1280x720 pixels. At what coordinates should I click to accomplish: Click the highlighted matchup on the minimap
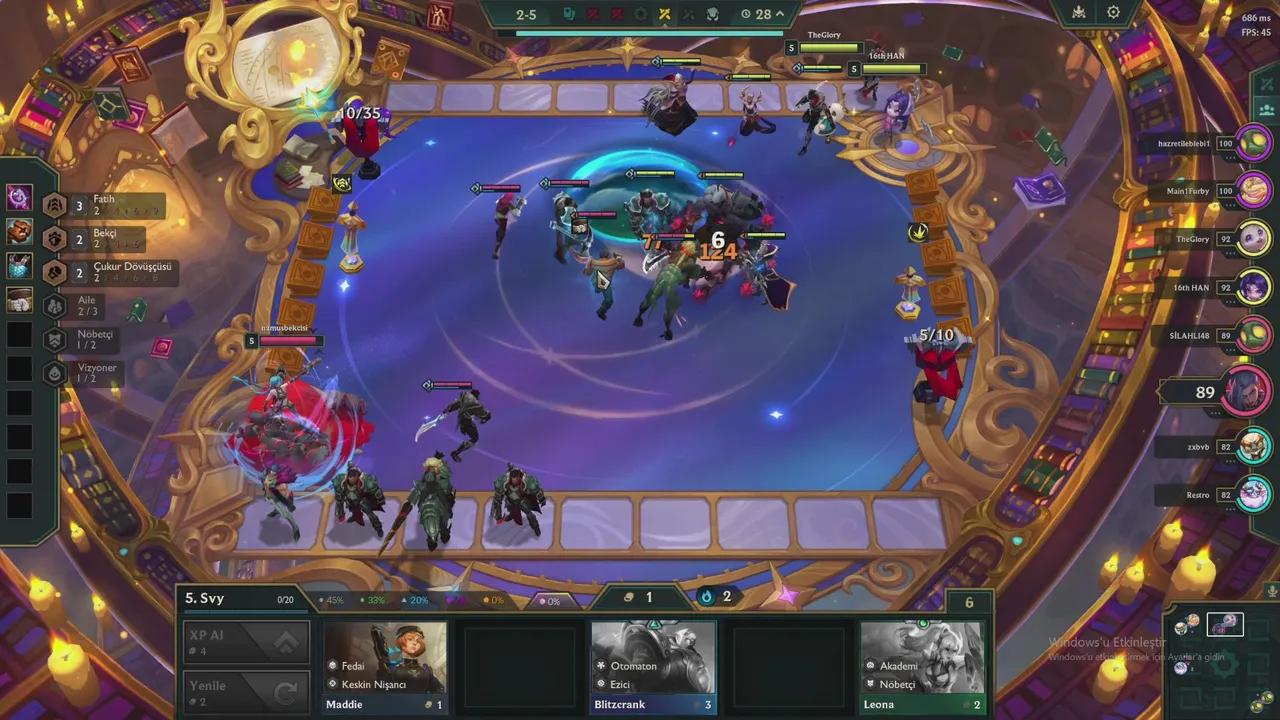[x=1225, y=625]
